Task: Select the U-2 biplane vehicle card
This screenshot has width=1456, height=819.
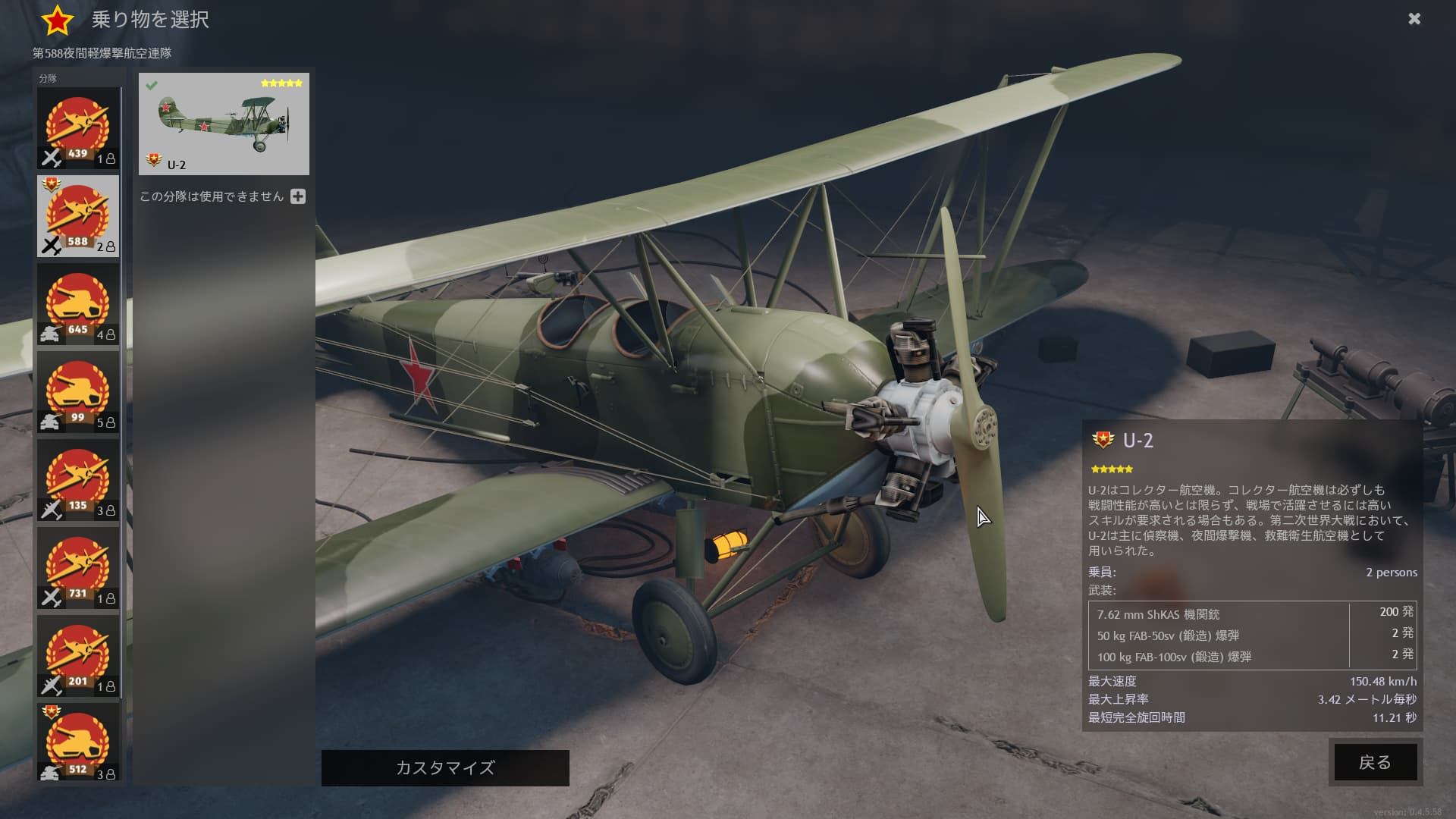Action: tap(224, 124)
